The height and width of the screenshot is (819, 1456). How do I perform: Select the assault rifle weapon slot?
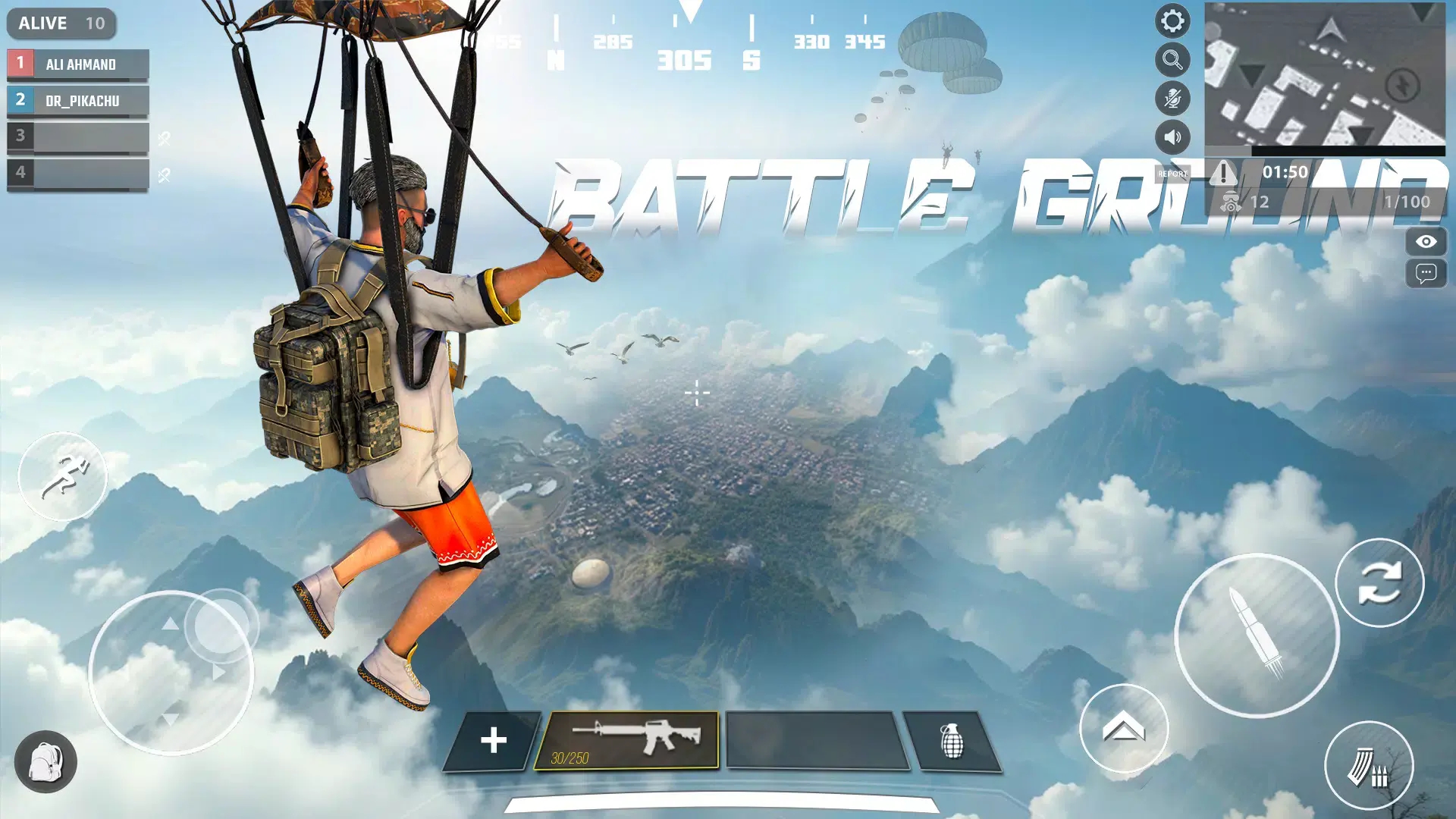[626, 740]
